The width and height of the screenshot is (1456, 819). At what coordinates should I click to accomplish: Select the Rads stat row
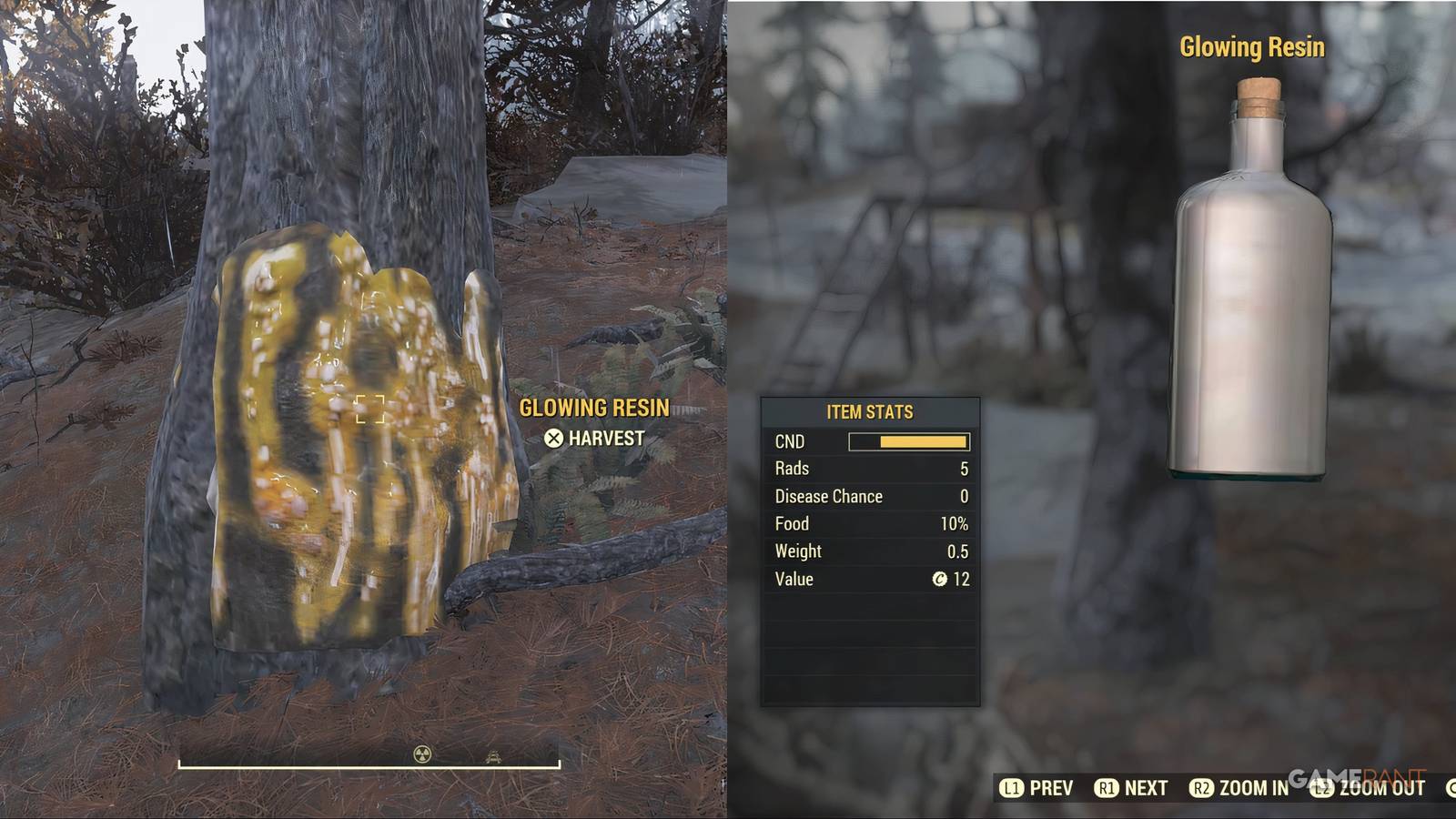coord(869,469)
